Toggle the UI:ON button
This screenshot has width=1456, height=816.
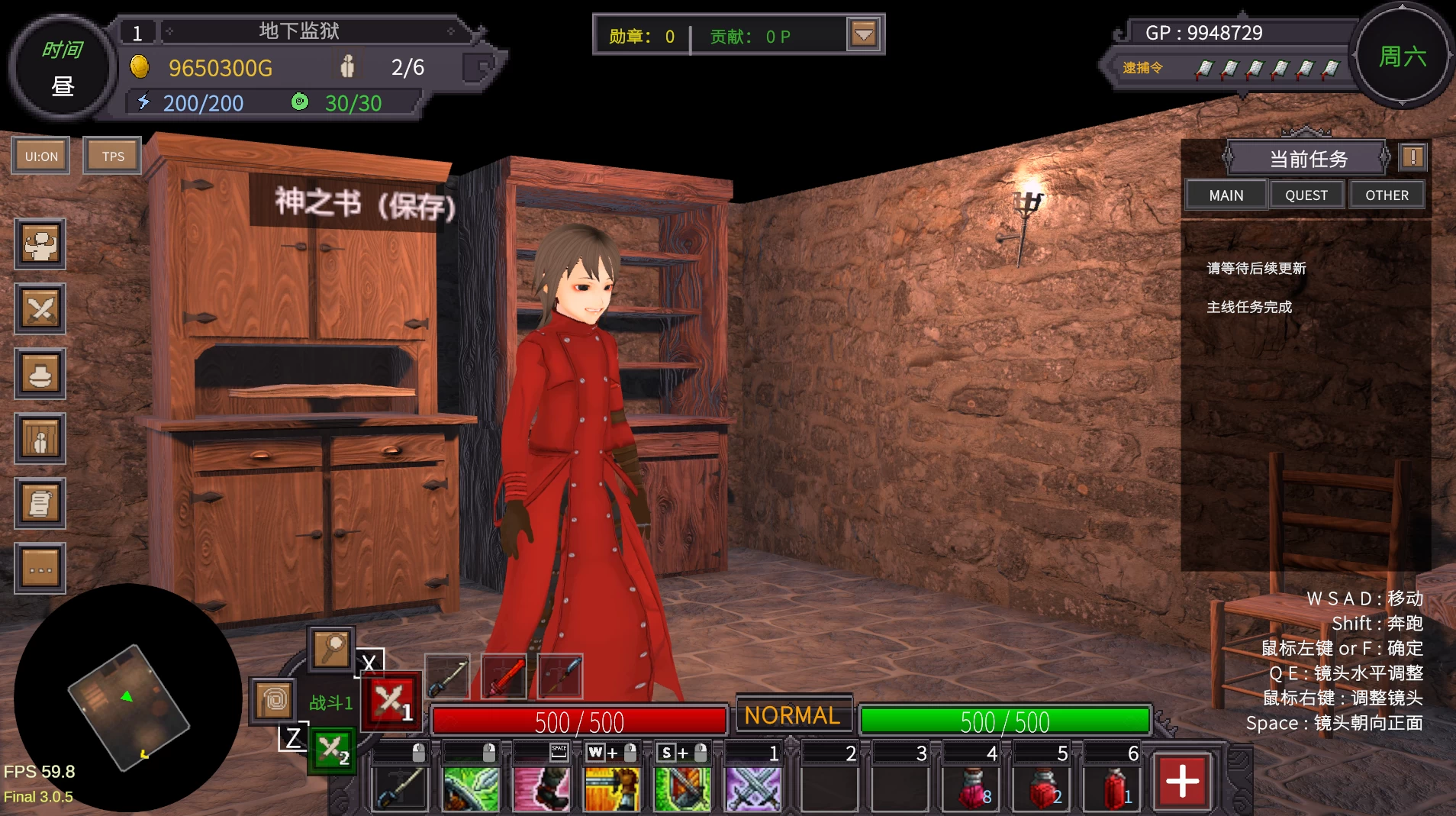(40, 155)
